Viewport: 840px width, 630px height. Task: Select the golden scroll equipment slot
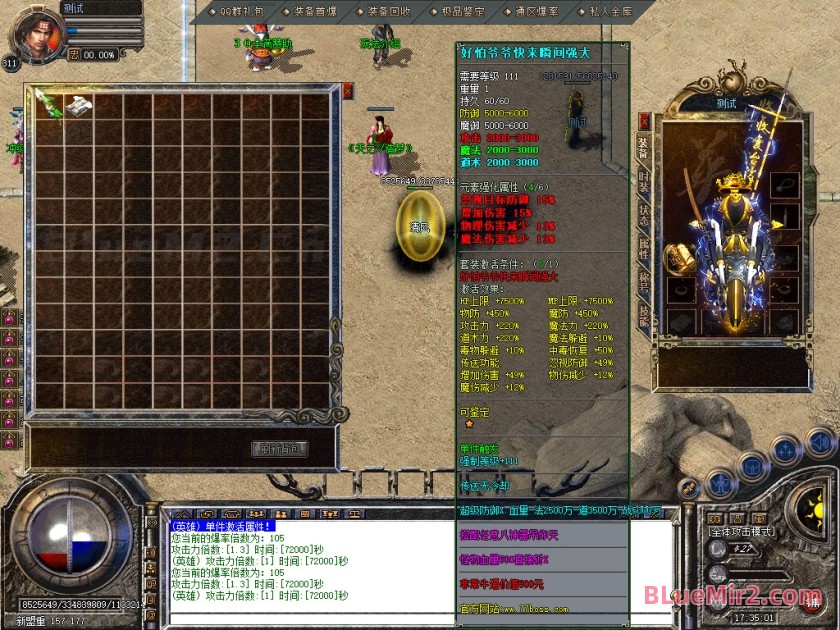coord(681,257)
